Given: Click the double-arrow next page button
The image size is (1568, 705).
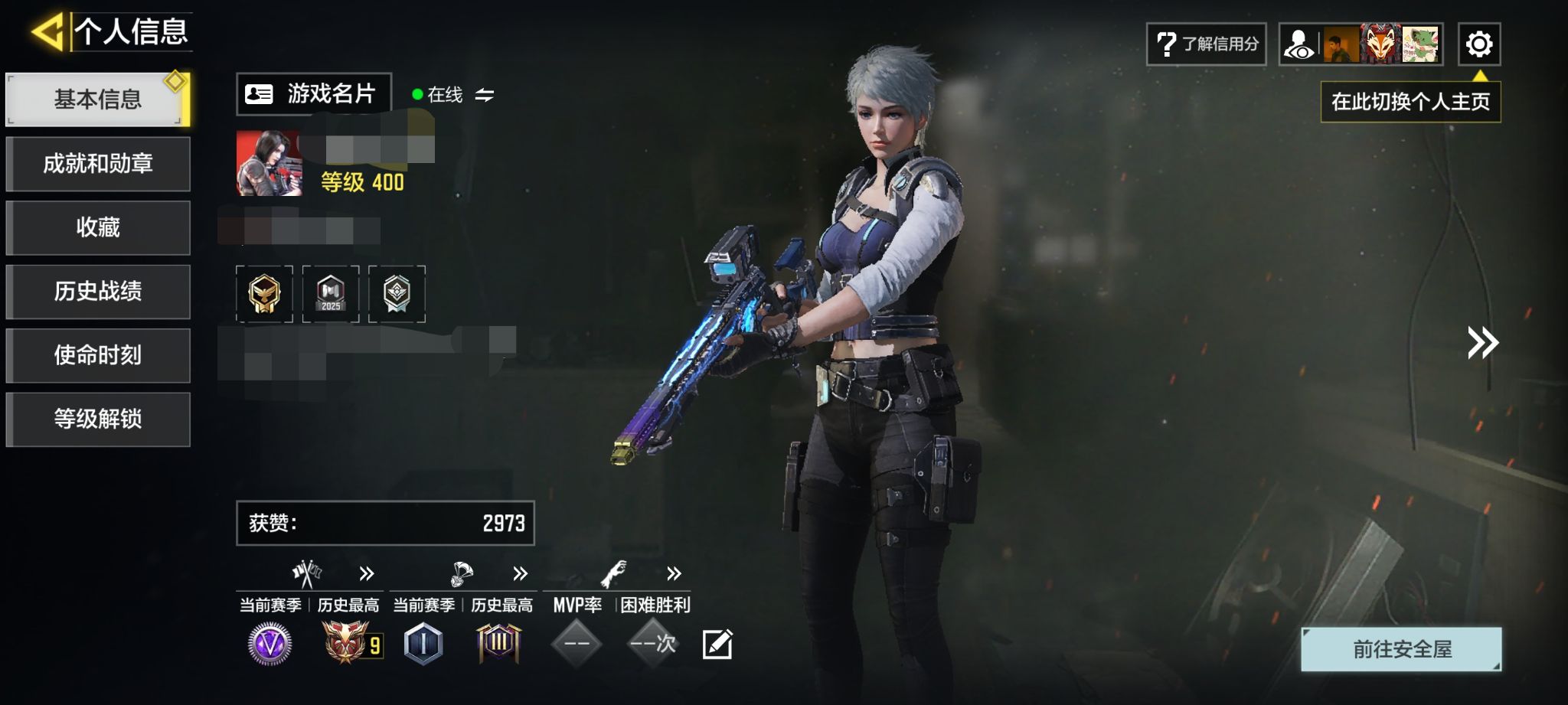Looking at the screenshot, I should [x=1482, y=343].
